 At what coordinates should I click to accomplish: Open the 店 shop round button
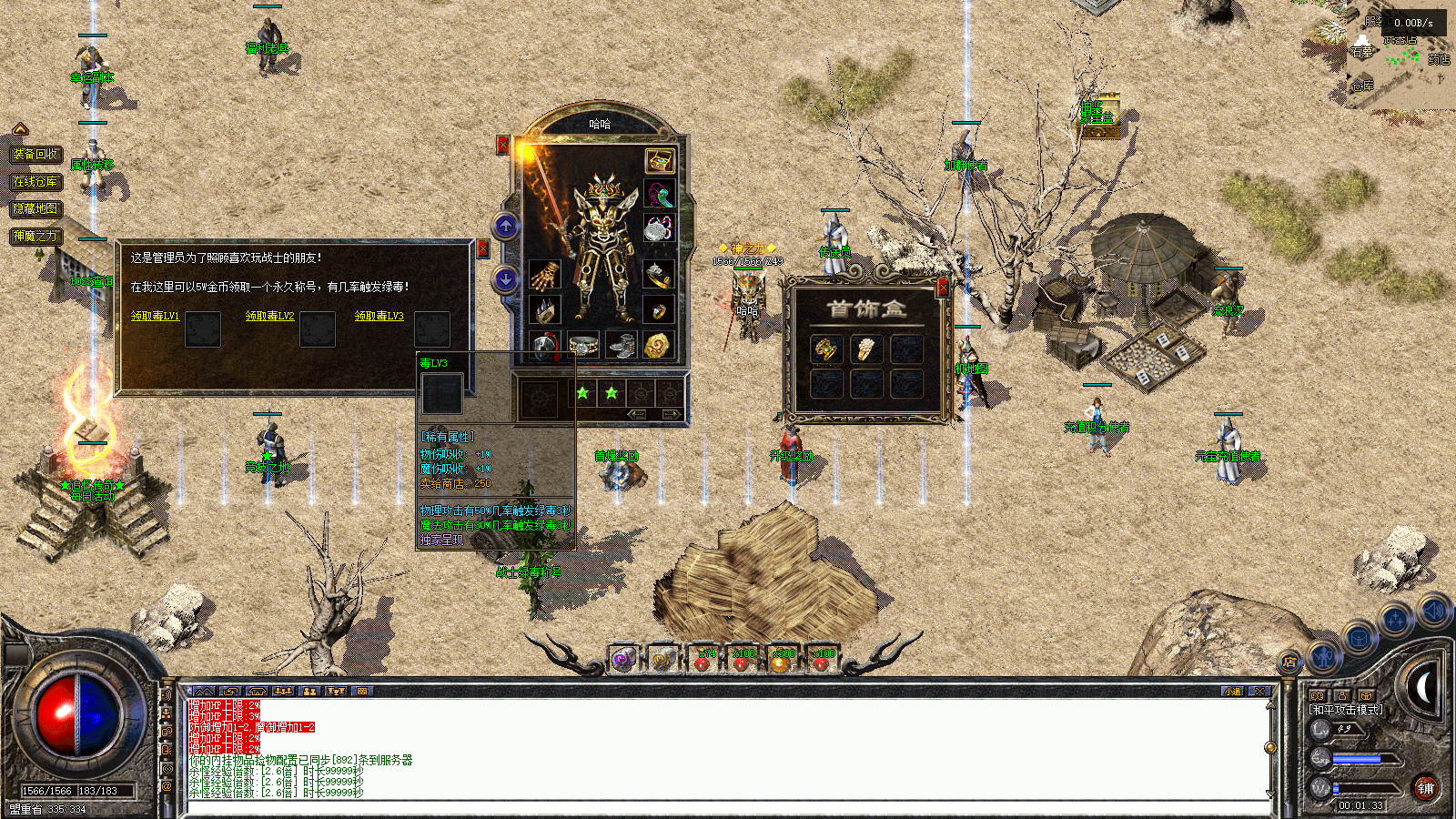1289,662
